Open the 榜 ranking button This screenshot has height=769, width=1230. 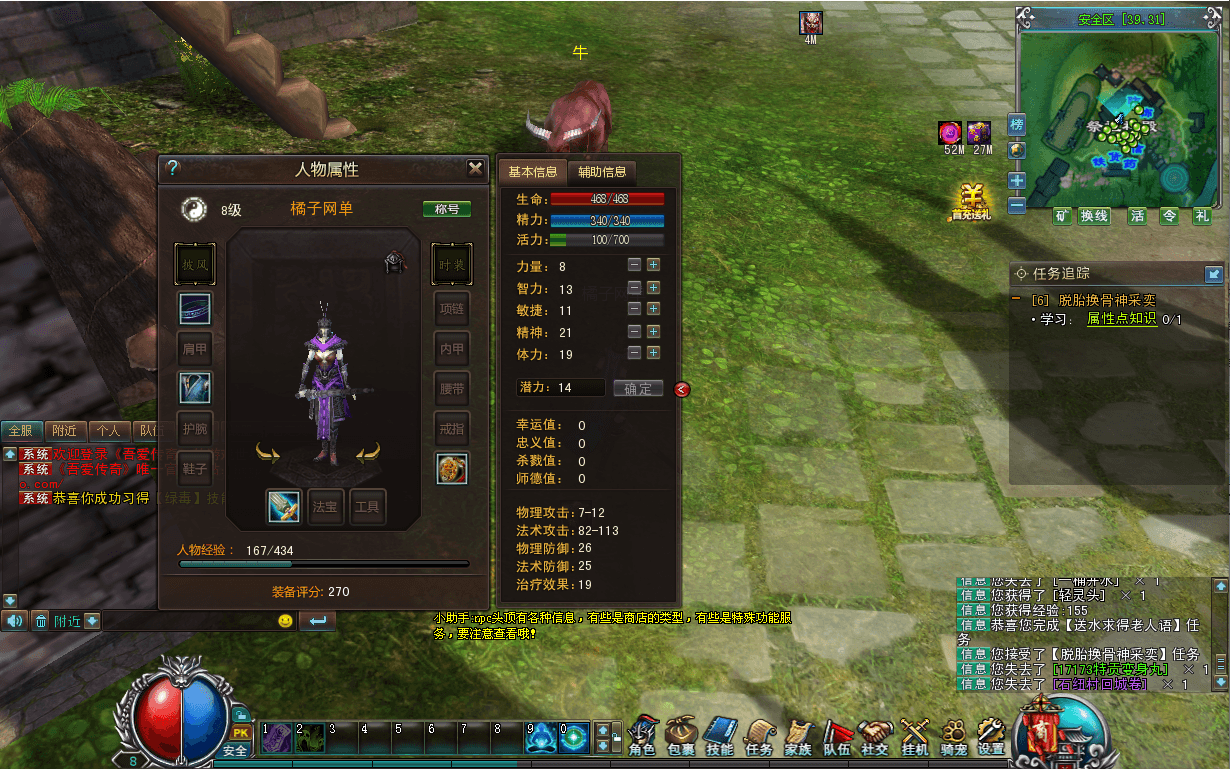pos(1017,125)
